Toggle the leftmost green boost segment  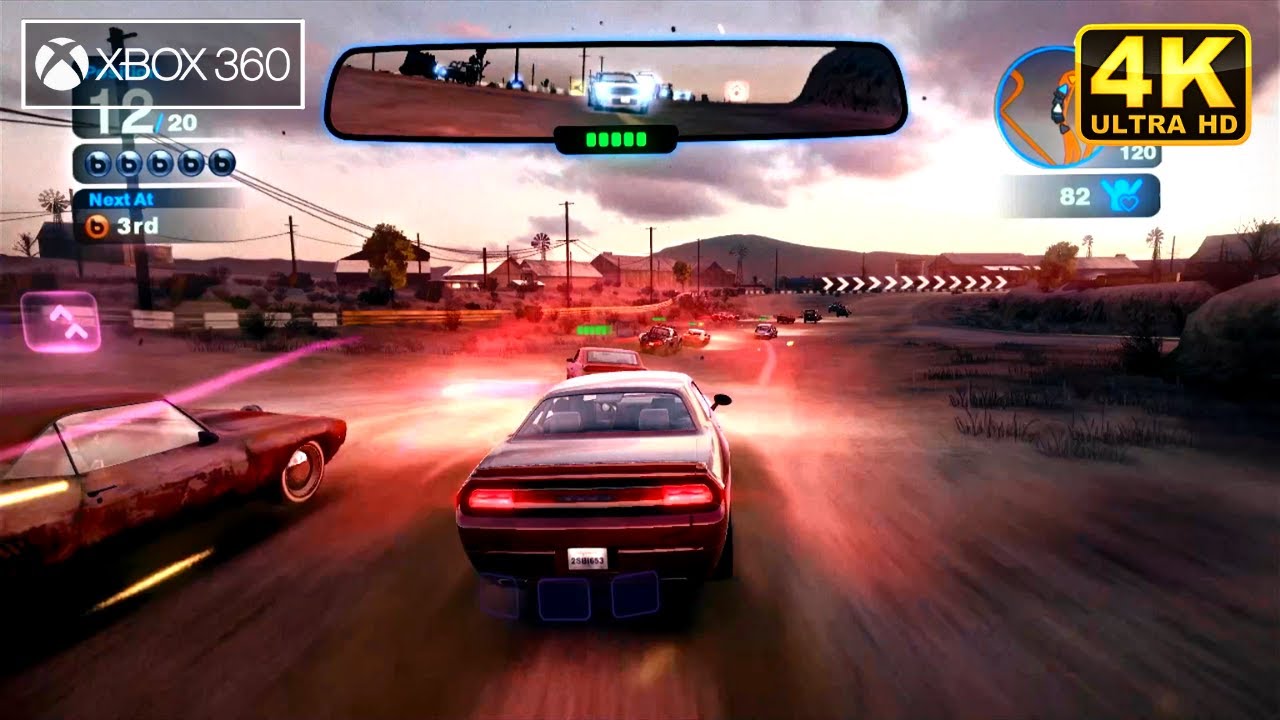coord(591,139)
